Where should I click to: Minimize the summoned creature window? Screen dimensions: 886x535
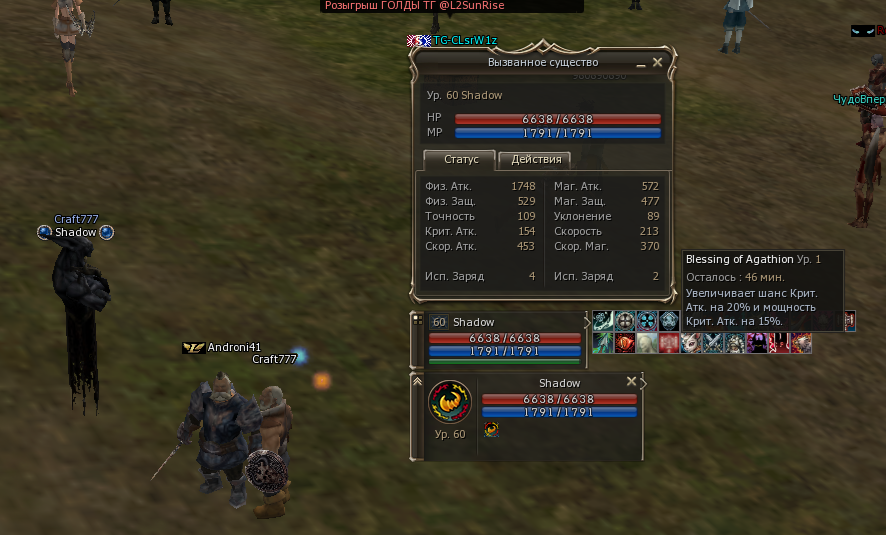click(641, 63)
